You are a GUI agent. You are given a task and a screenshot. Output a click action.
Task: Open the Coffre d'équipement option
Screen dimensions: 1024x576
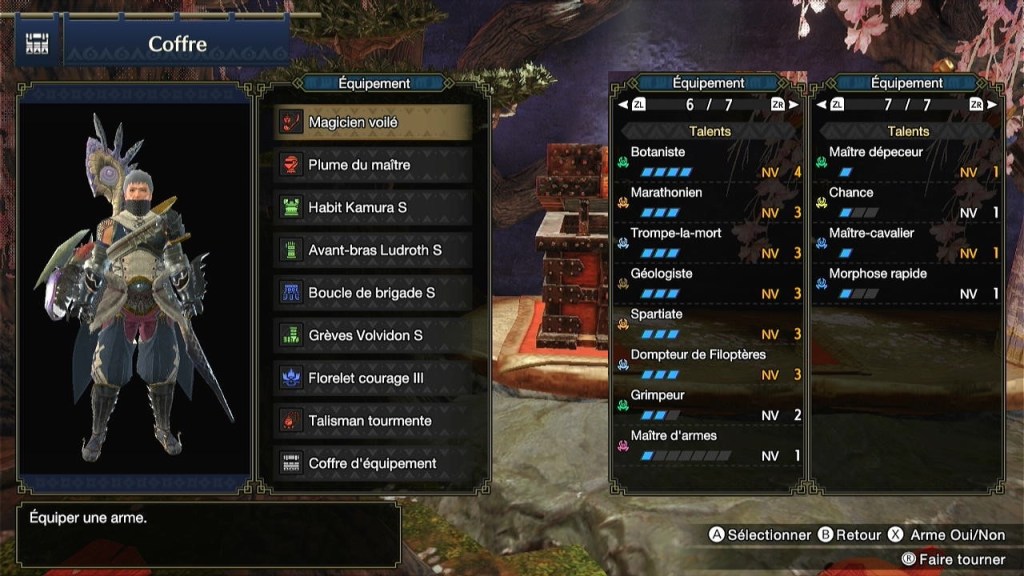[x=372, y=464]
